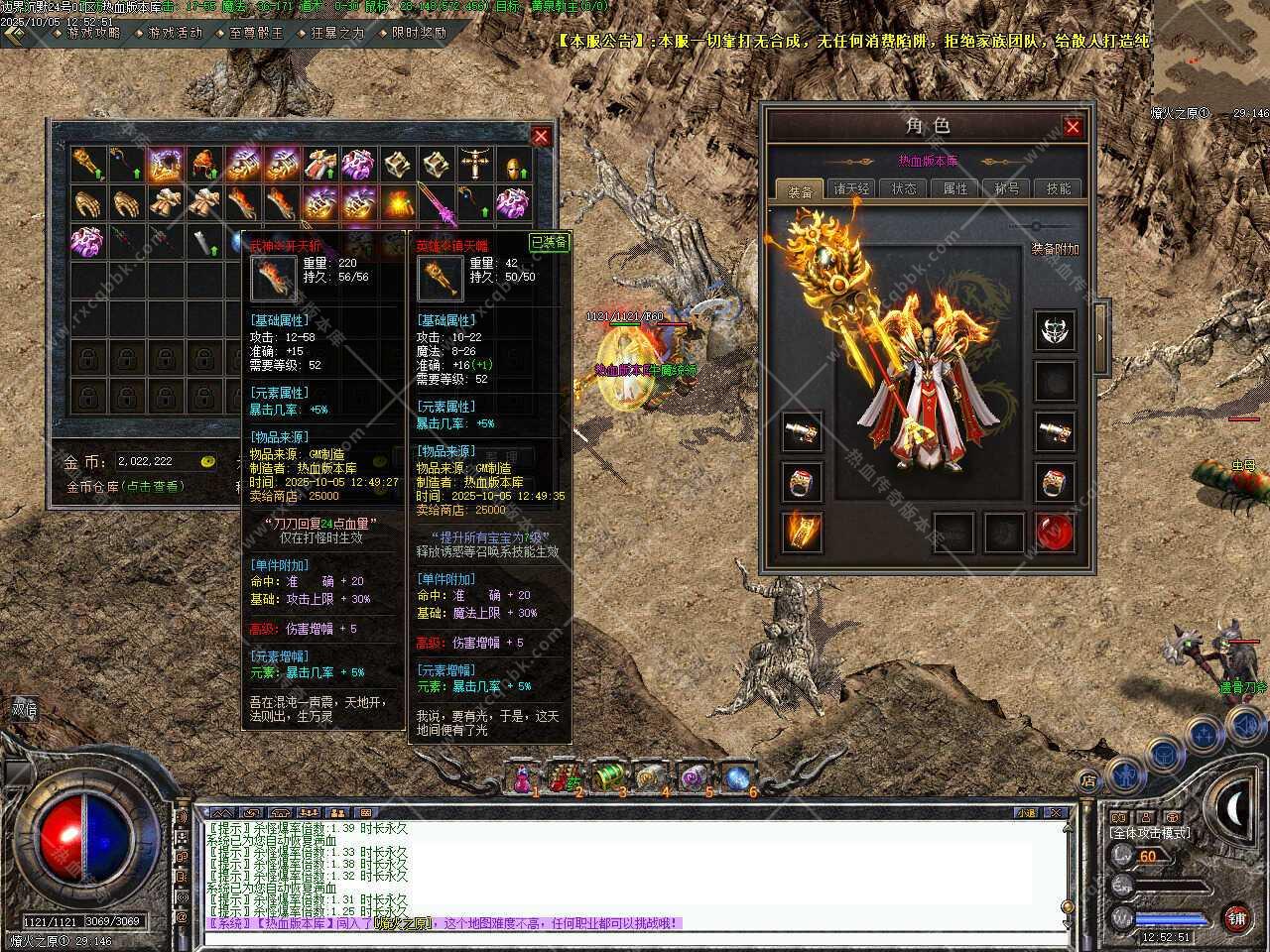Close the 角色 character panel
Screen dimensions: 1270x952
coord(1073,127)
